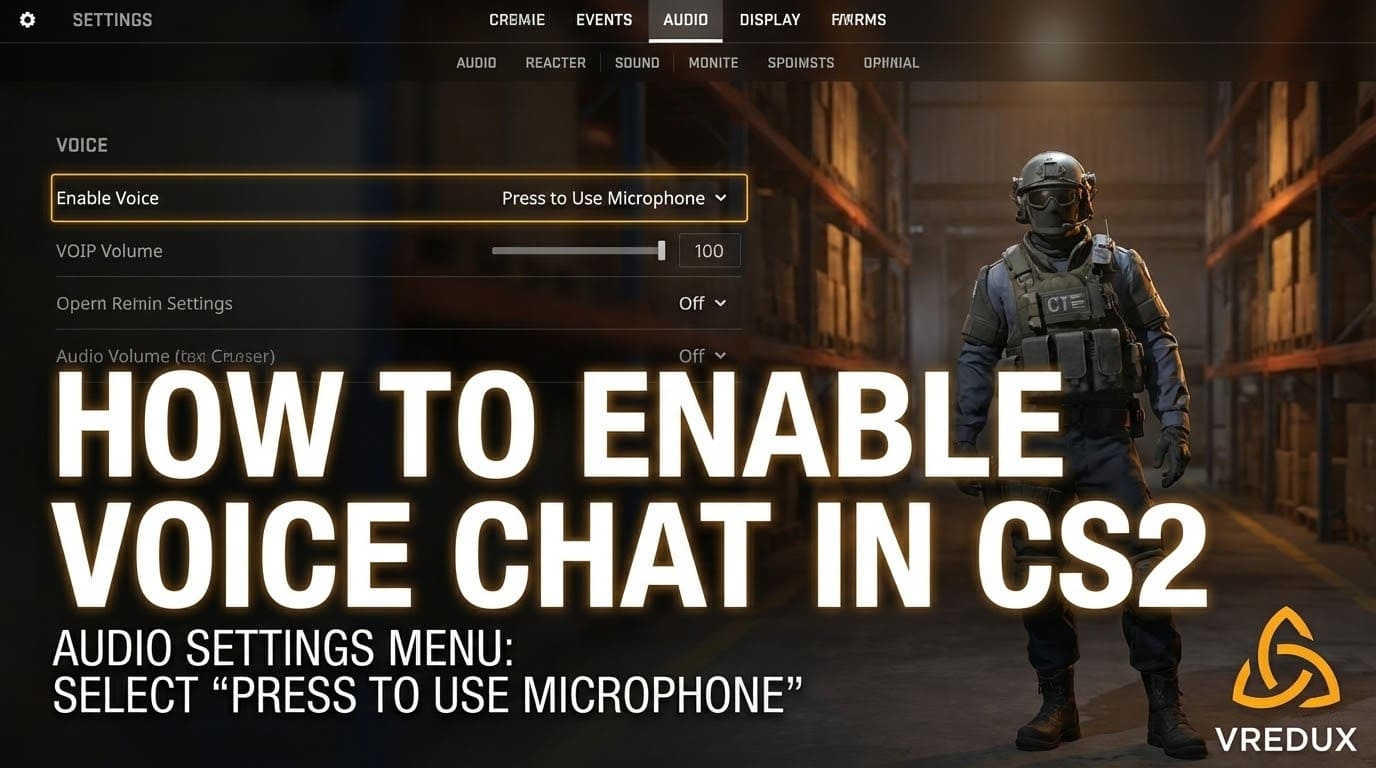
Task: Select Press to Use Microphone option
Action: click(x=603, y=197)
